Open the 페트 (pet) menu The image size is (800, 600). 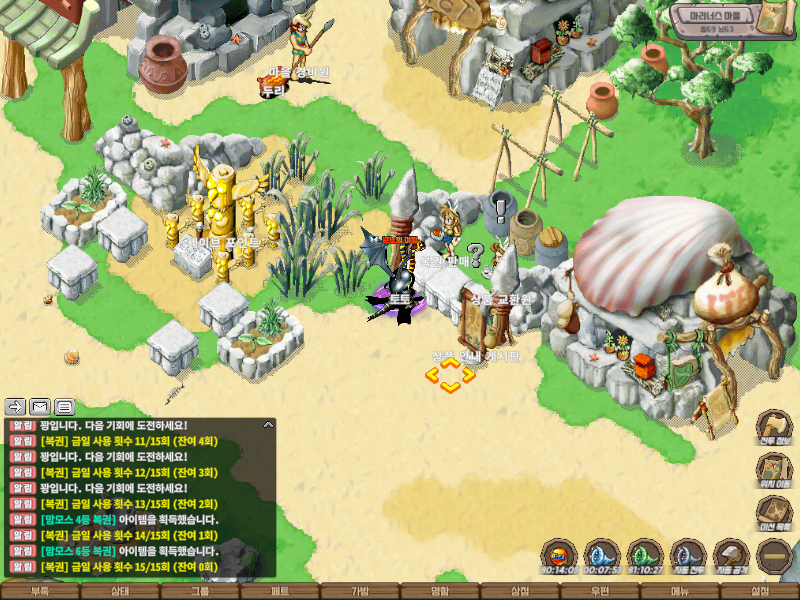click(x=280, y=591)
